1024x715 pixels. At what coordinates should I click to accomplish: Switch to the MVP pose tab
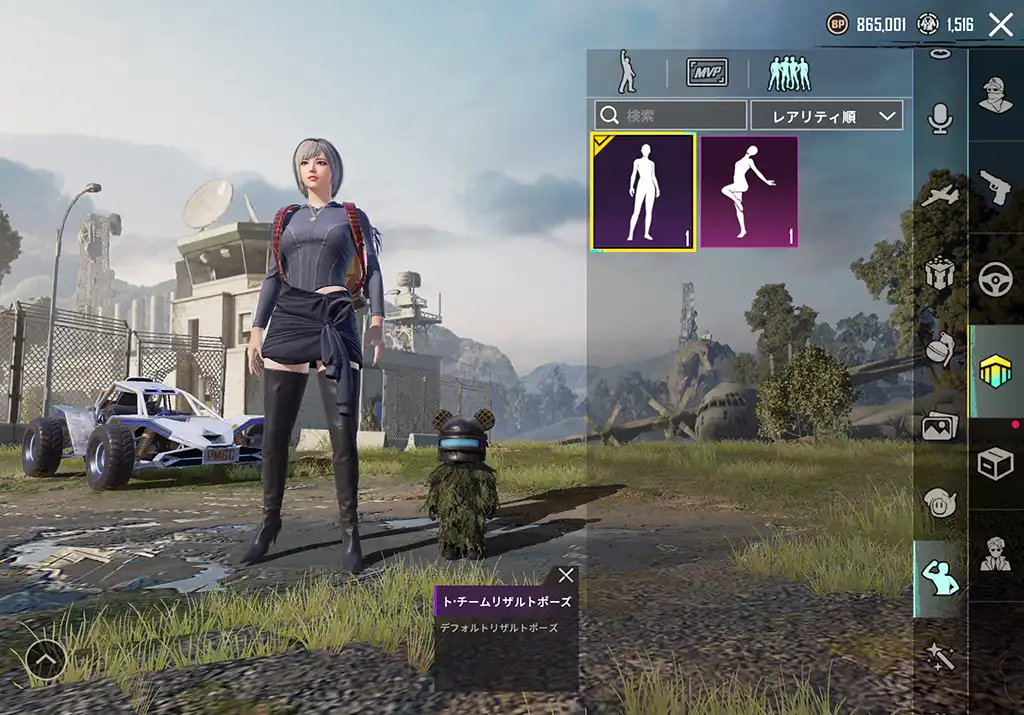point(707,72)
